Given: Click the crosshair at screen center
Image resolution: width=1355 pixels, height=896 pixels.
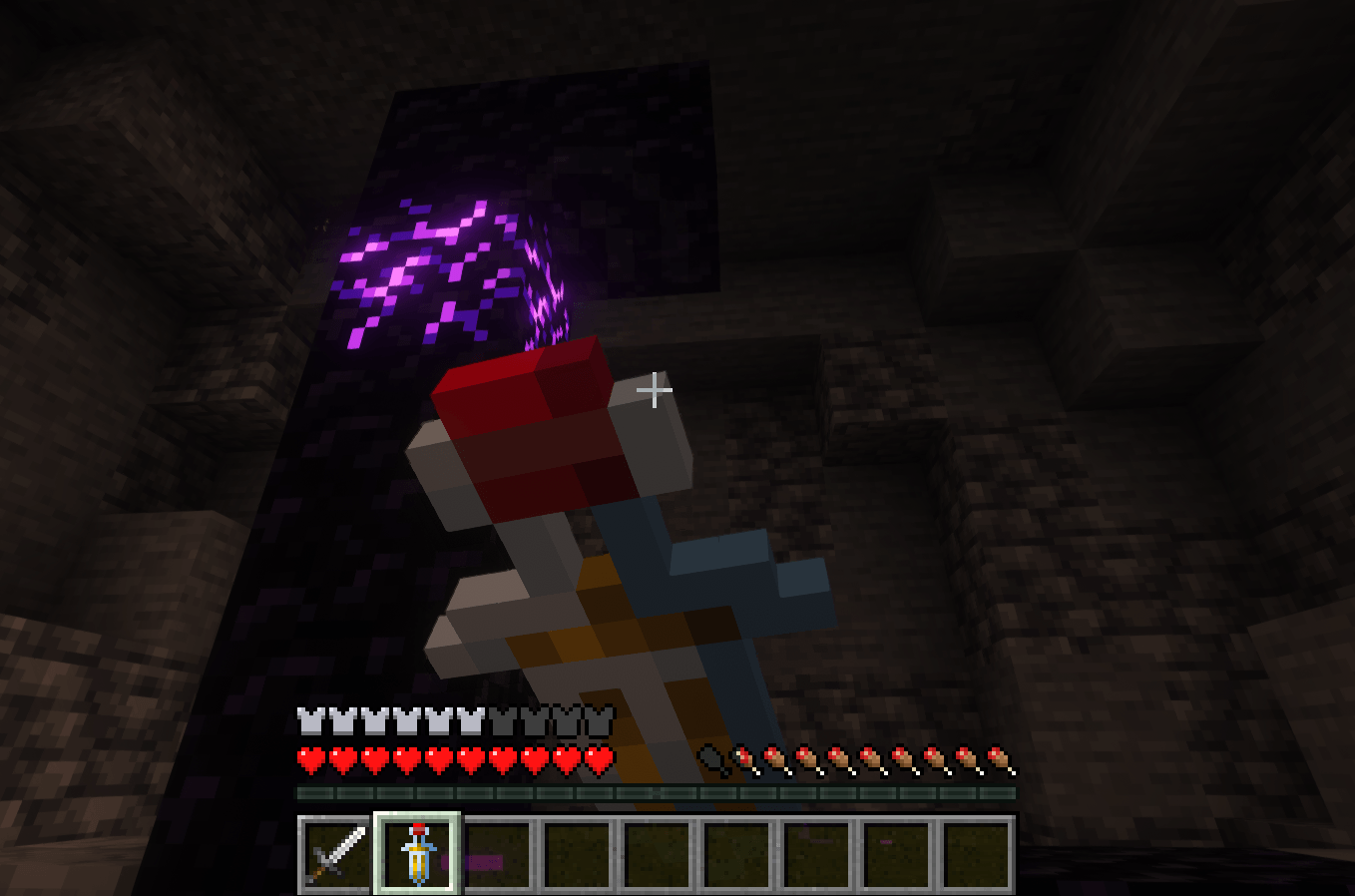Looking at the screenshot, I should pos(655,390).
